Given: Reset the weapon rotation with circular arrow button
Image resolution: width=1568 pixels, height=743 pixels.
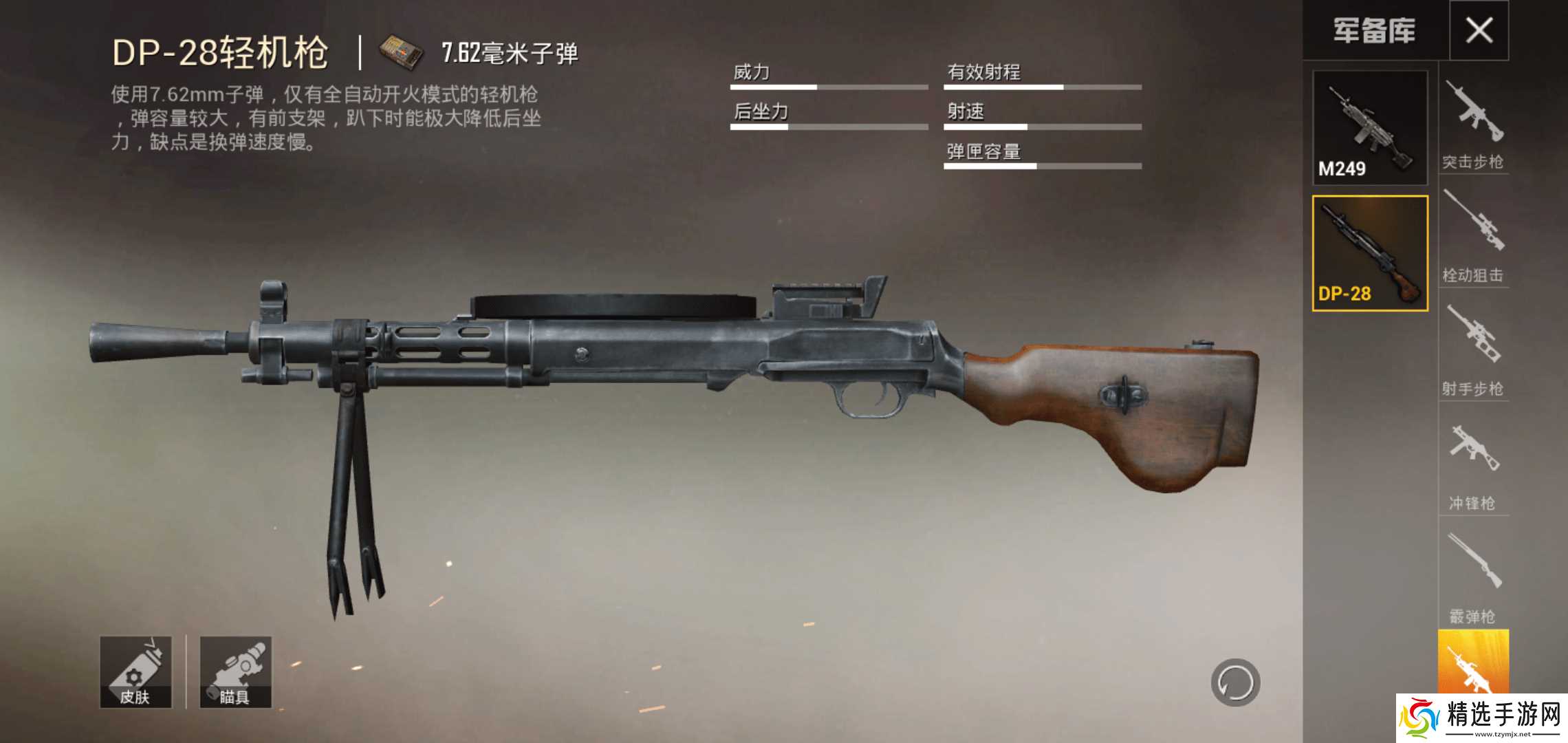Looking at the screenshot, I should (1236, 682).
